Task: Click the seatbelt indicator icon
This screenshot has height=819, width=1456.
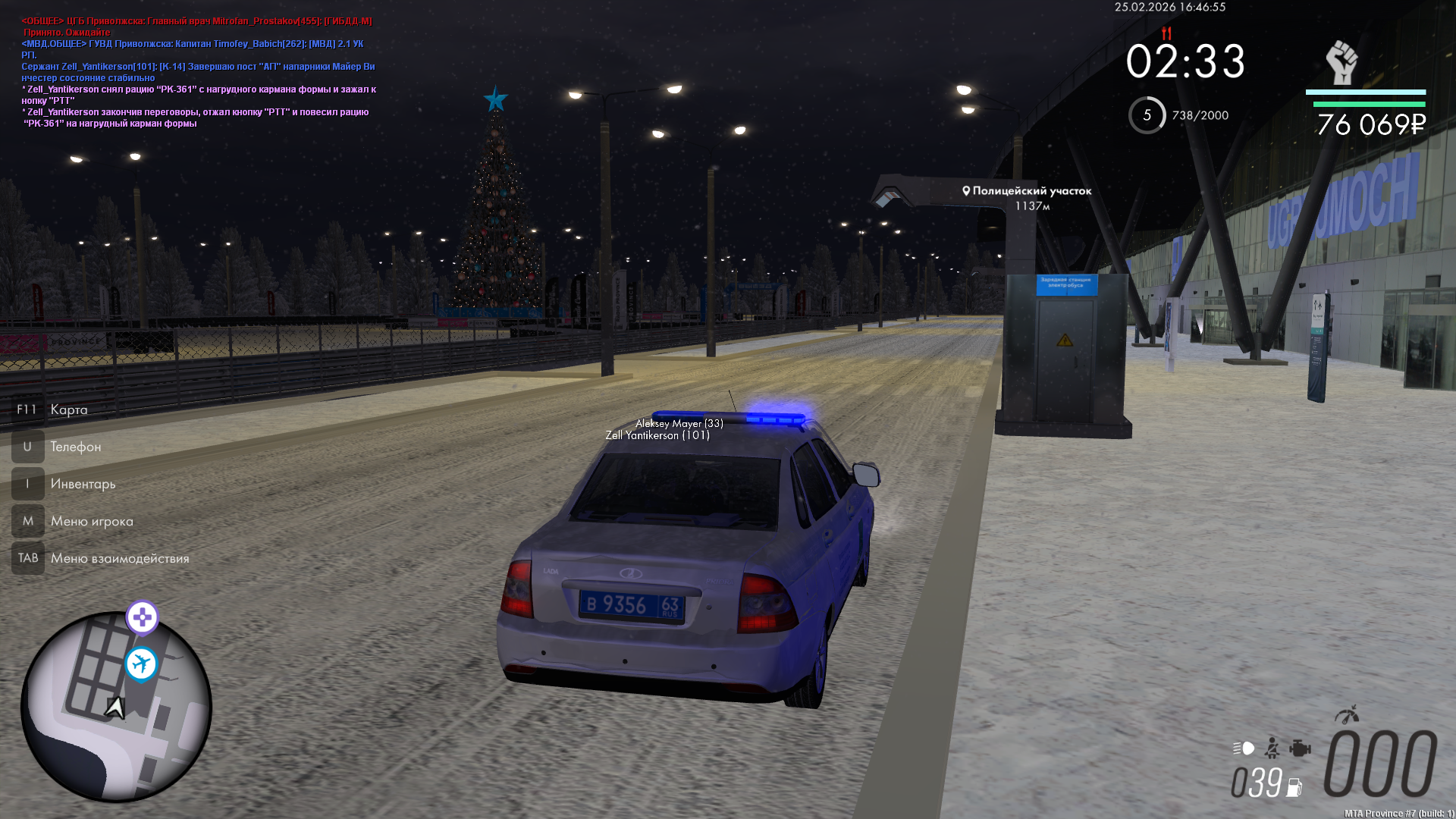Action: (x=1272, y=748)
